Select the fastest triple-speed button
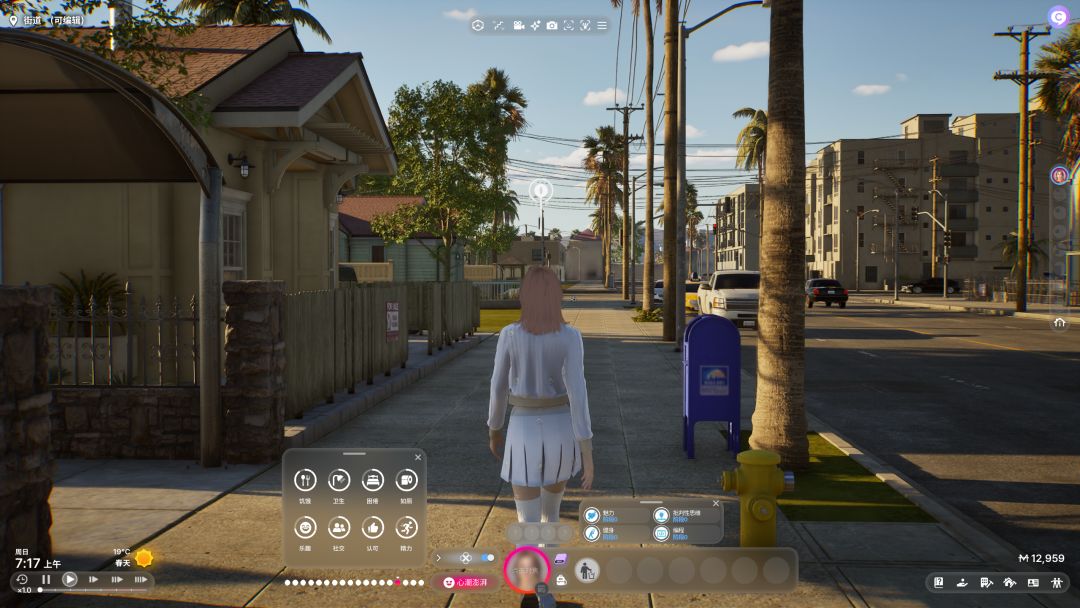This screenshot has width=1080, height=608. click(141, 579)
